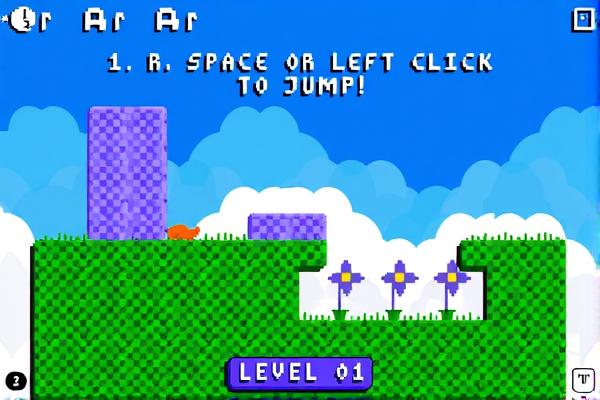This screenshot has height=400, width=600.
Task: Click the black round icon at bottom-left
Action: (x=14, y=381)
